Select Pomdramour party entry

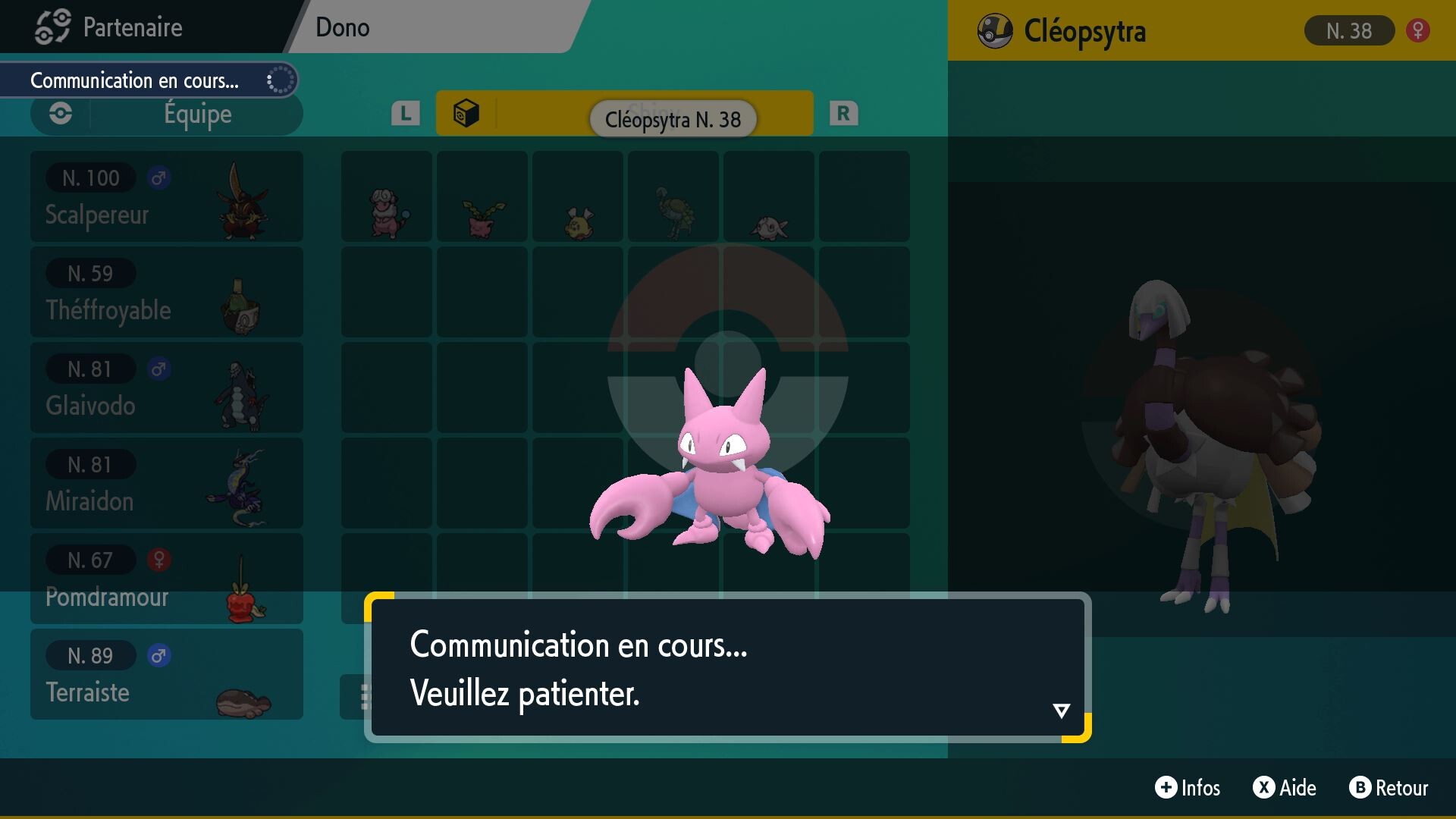[x=167, y=579]
